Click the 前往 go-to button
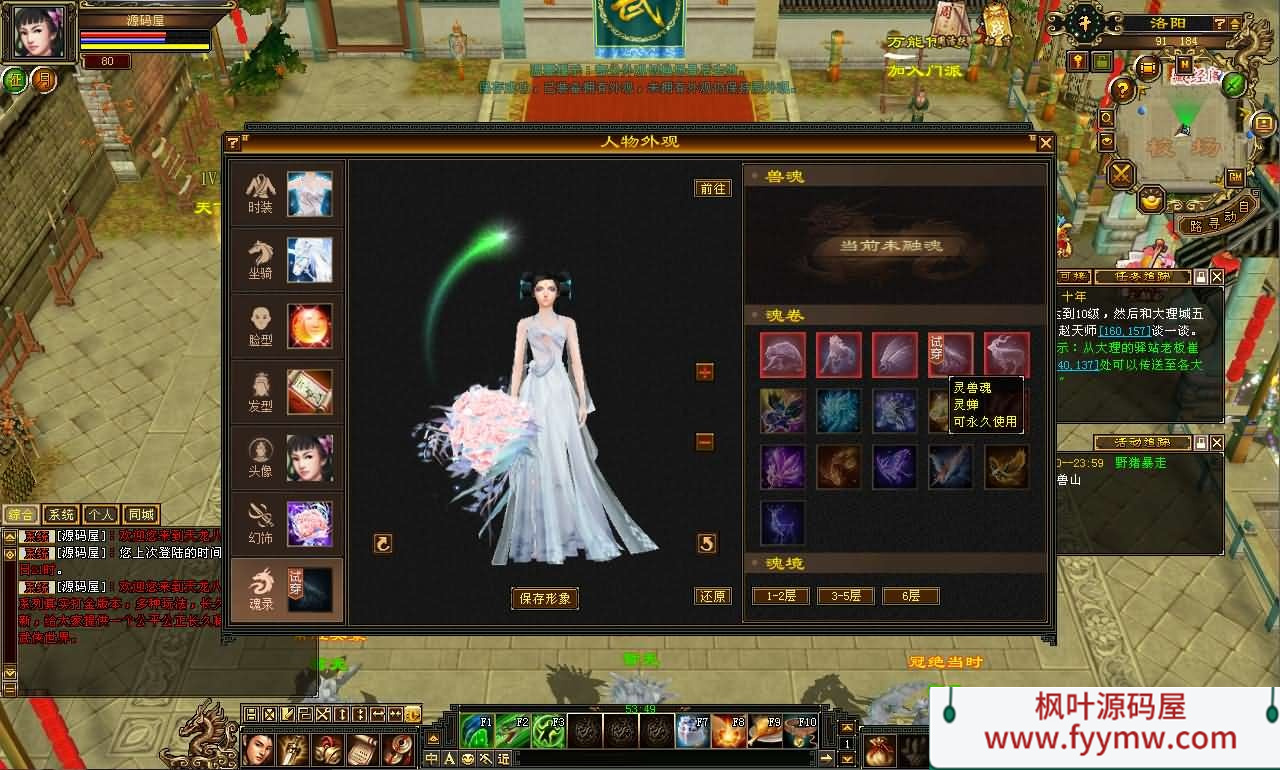The width and height of the screenshot is (1280, 770). (712, 188)
